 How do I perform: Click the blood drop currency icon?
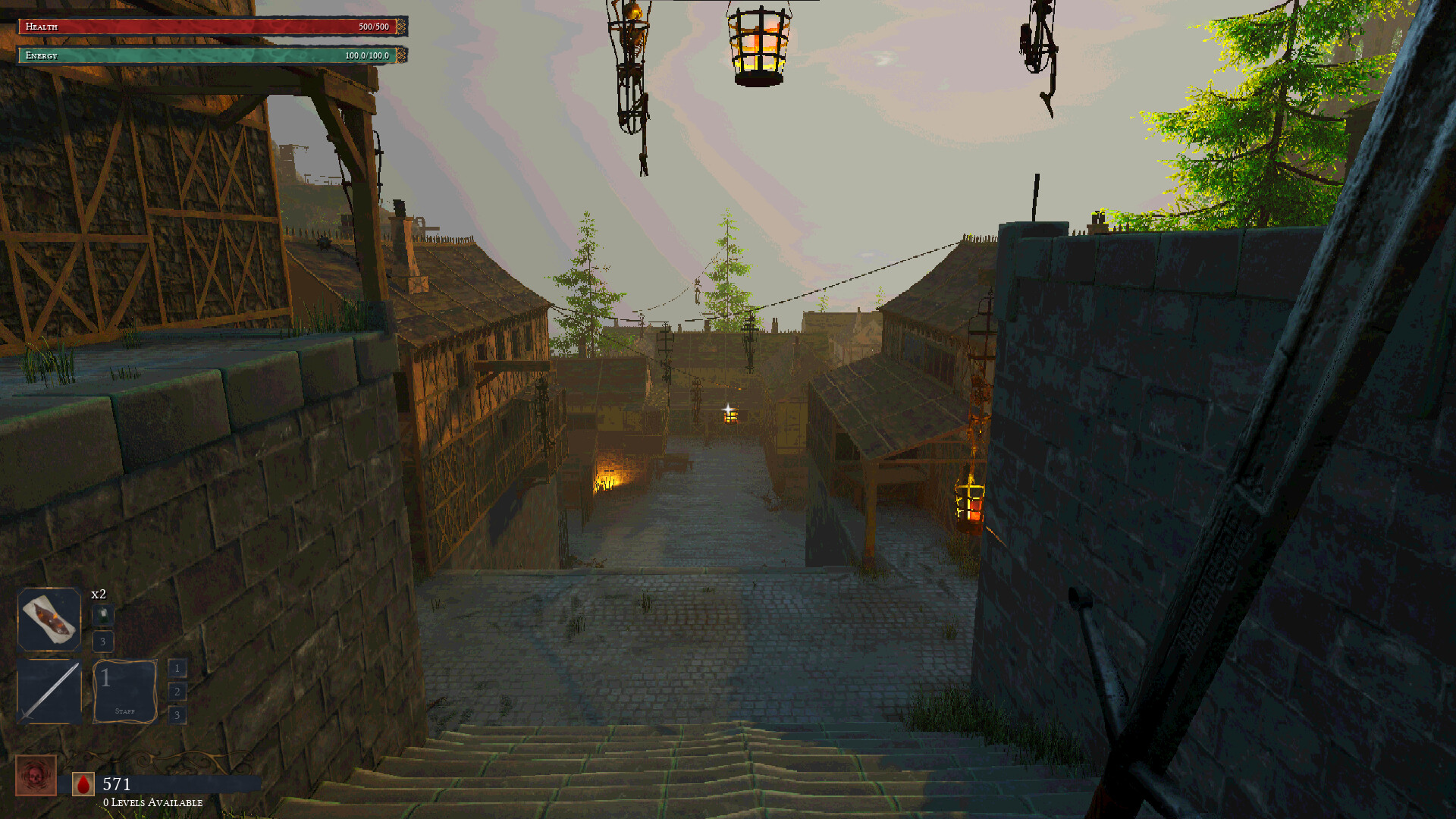pyautogui.click(x=83, y=784)
